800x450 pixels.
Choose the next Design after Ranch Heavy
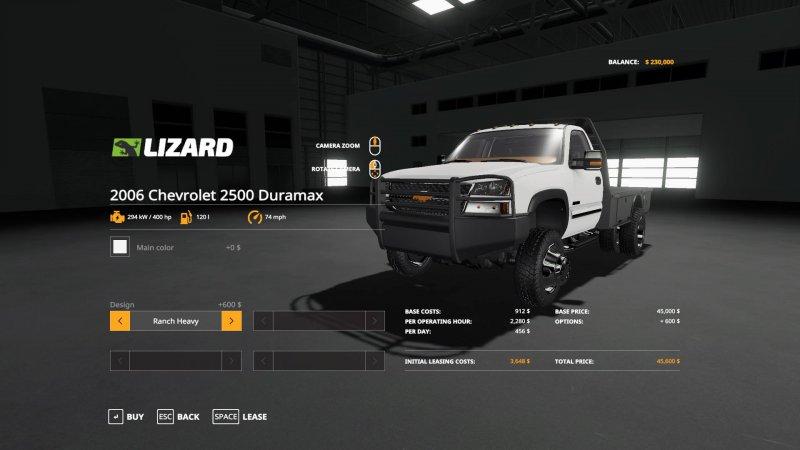[x=231, y=321]
